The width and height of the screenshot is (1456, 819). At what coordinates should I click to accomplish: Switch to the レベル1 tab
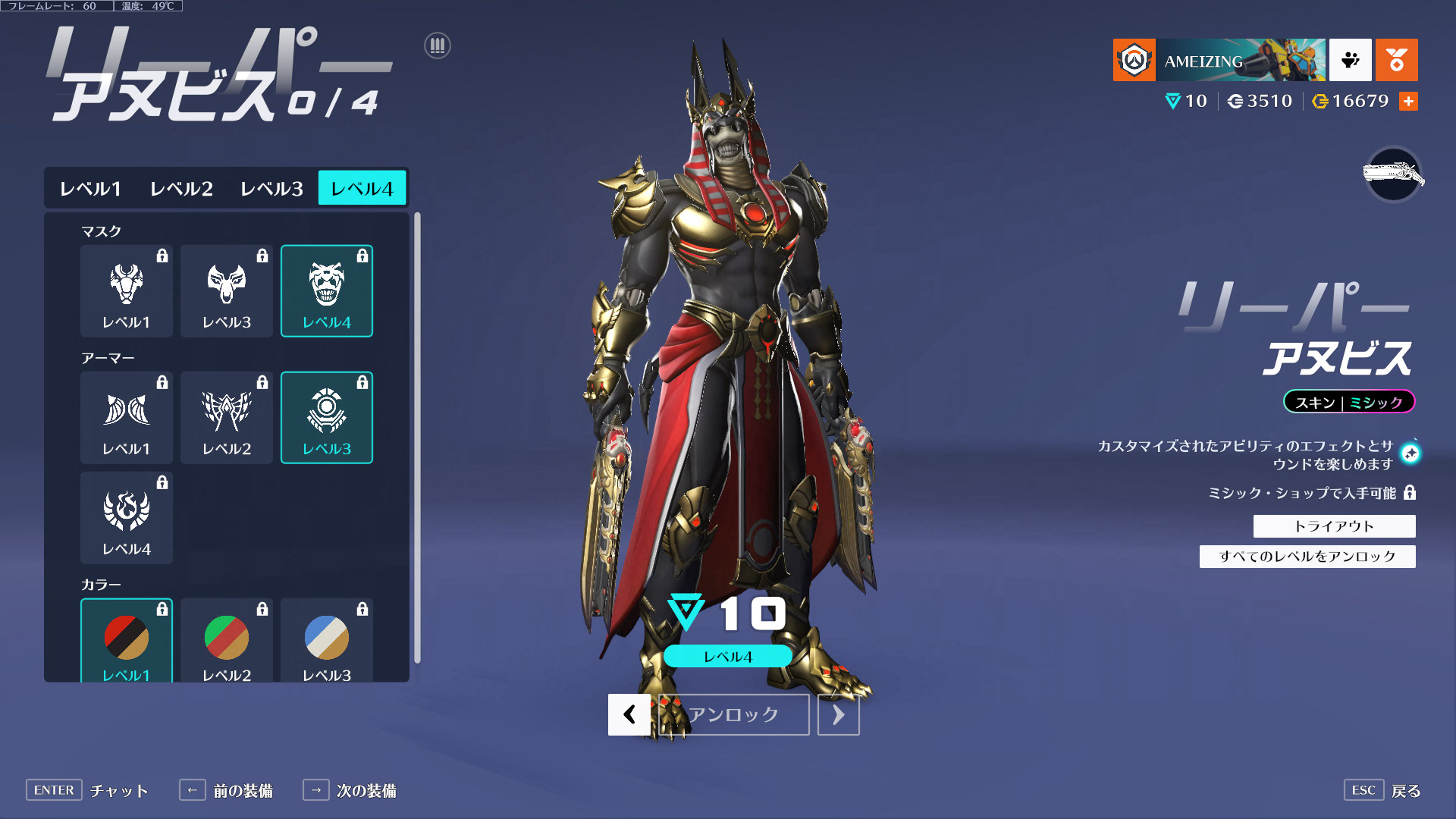[90, 188]
